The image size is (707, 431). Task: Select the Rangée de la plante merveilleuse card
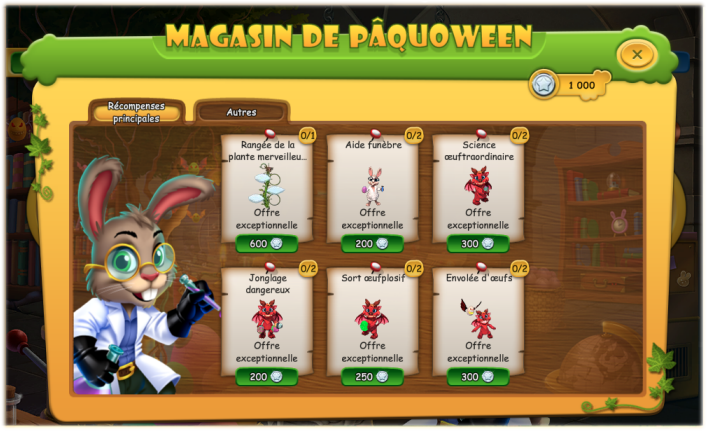click(266, 187)
